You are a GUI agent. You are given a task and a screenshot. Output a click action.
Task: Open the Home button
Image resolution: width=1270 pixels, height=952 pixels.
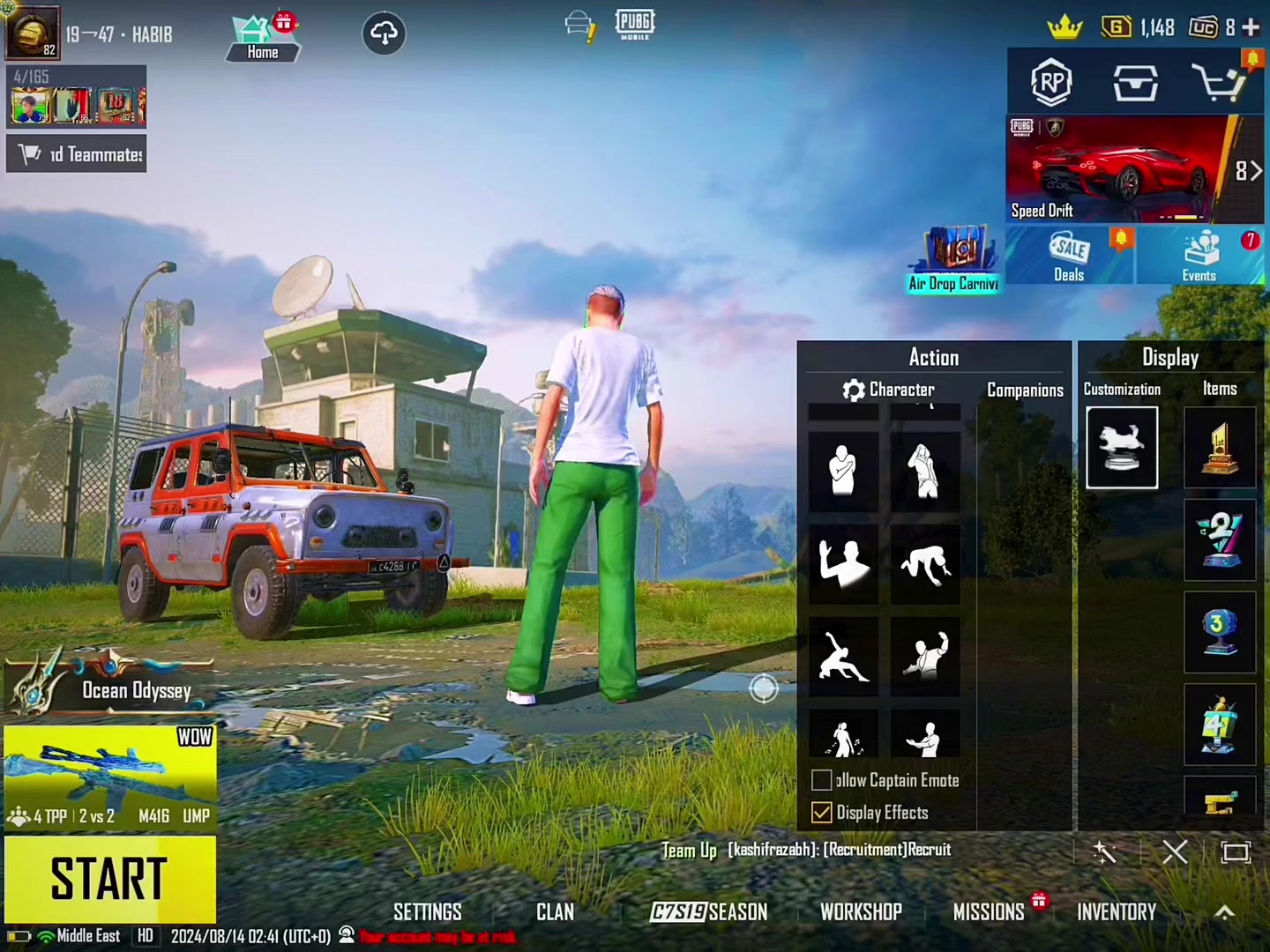(x=262, y=39)
